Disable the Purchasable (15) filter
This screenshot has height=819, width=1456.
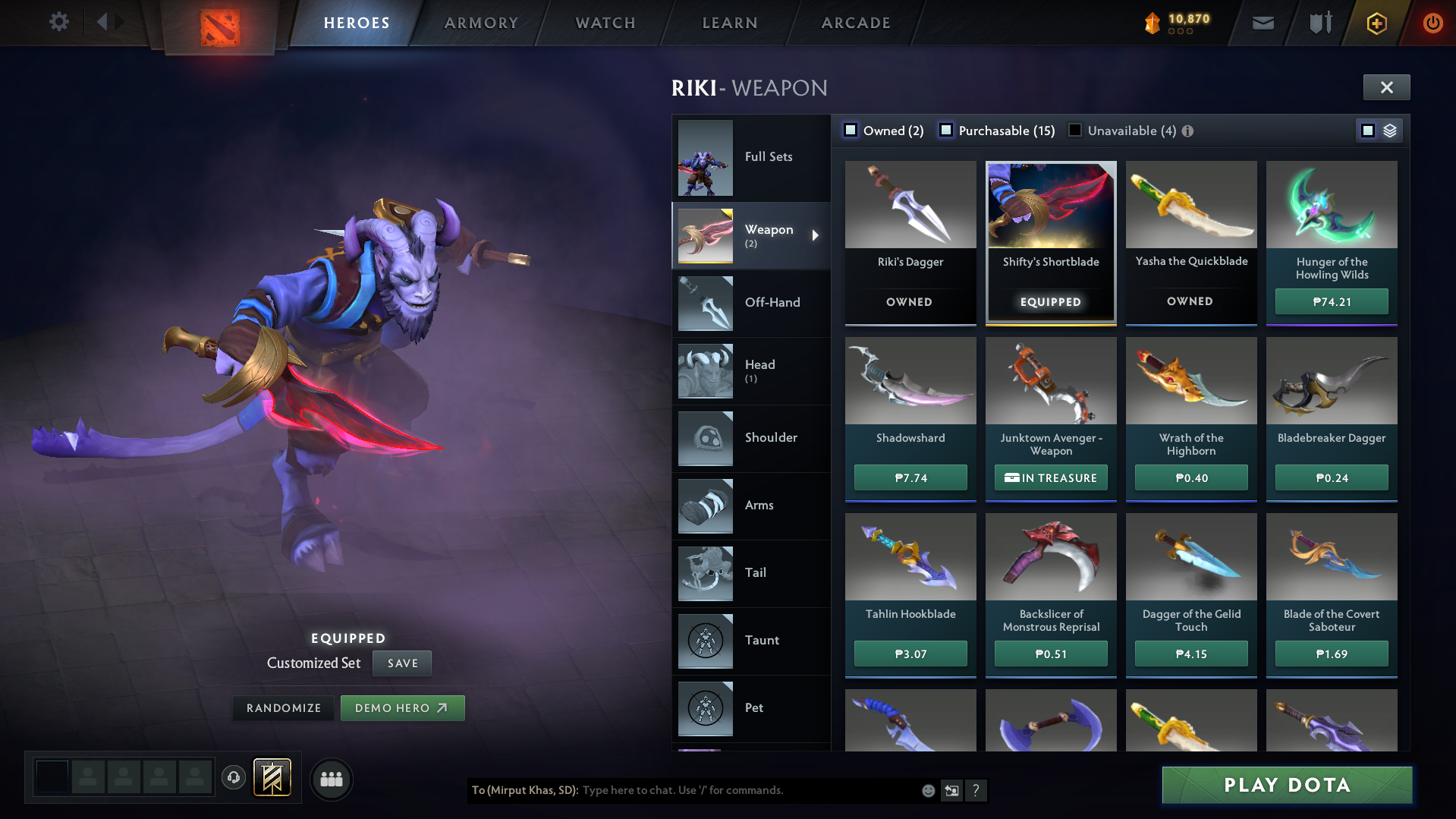click(x=946, y=130)
